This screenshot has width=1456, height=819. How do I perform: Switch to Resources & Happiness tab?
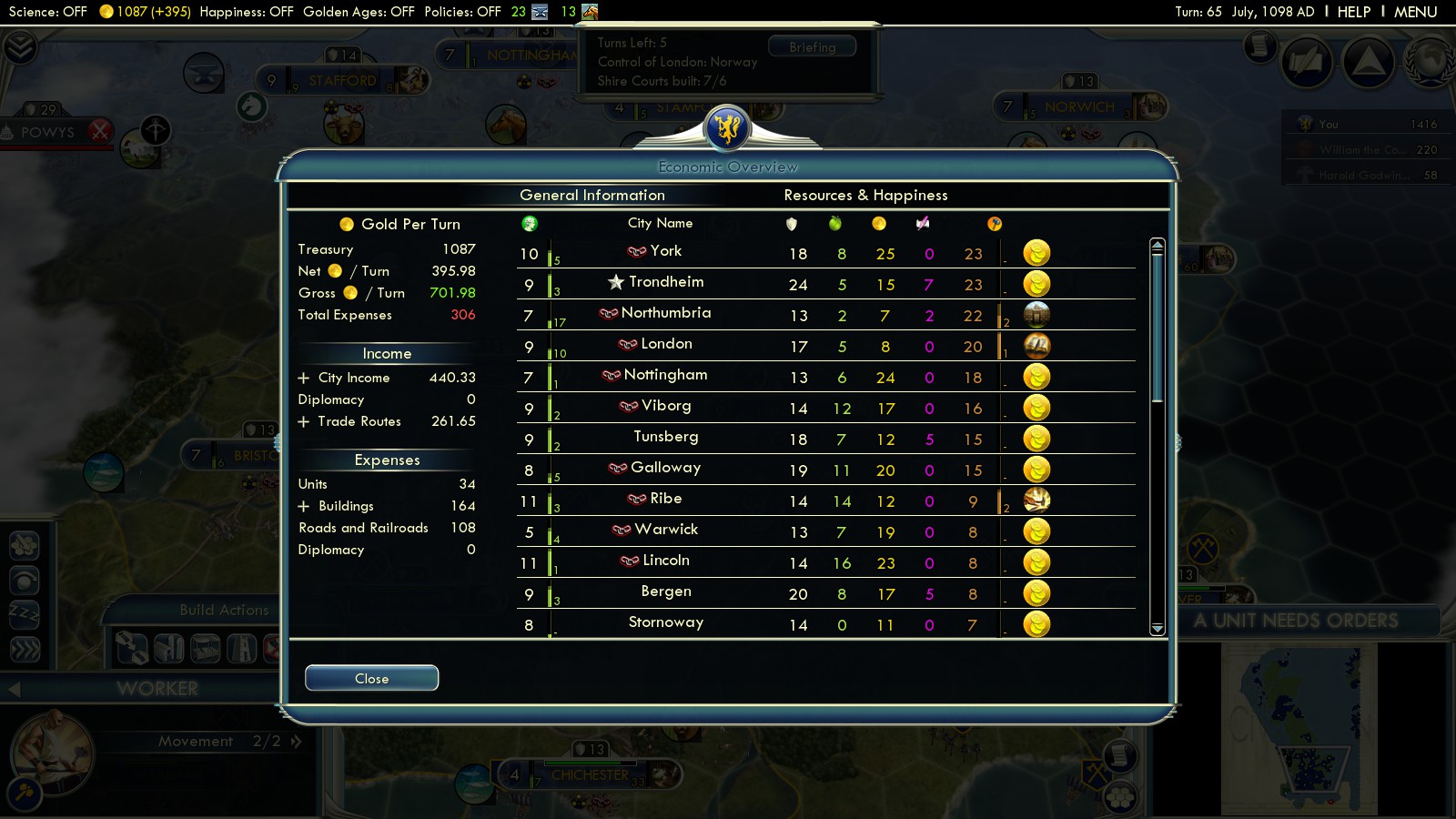[x=865, y=195]
